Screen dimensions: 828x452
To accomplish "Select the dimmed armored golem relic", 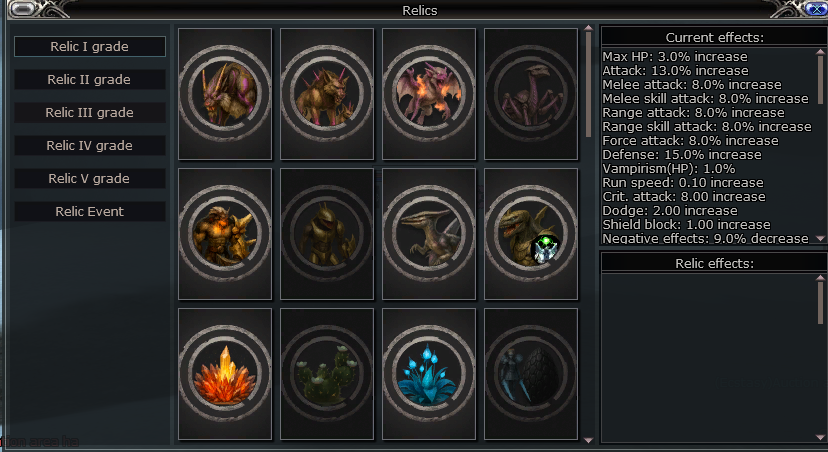I will [327, 233].
